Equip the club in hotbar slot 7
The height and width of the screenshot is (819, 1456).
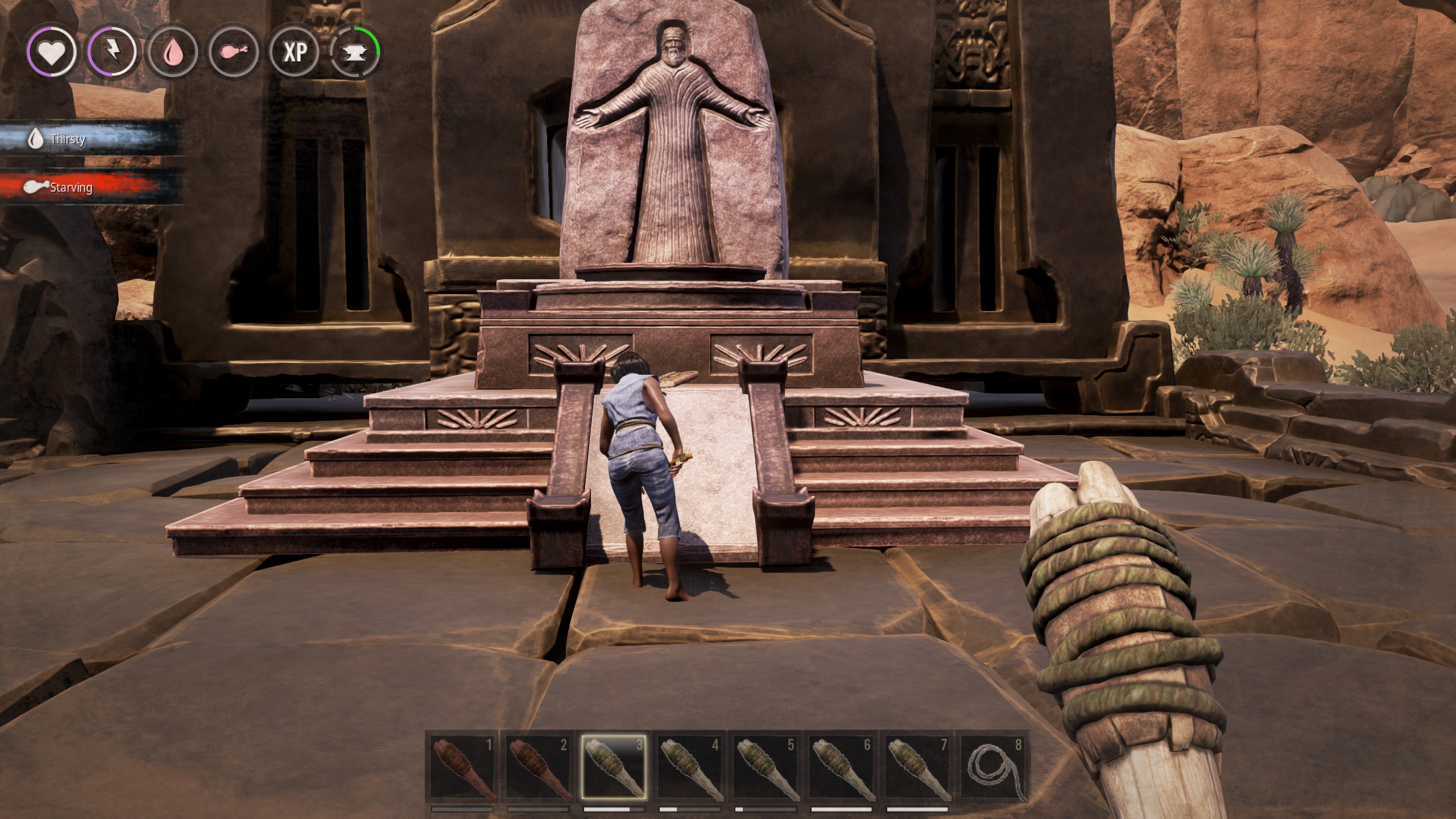click(917, 768)
